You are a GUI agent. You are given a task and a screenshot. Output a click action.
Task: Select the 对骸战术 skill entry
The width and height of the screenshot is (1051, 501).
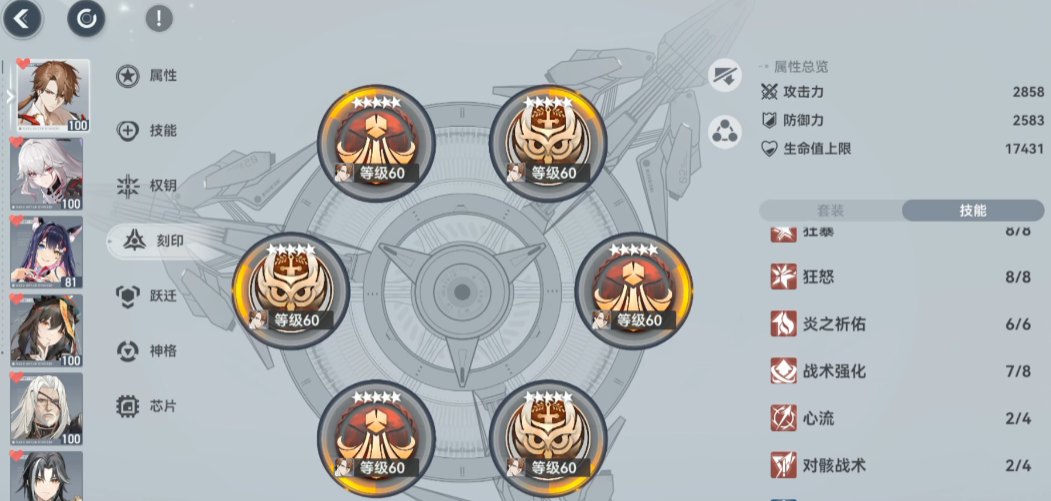point(900,465)
